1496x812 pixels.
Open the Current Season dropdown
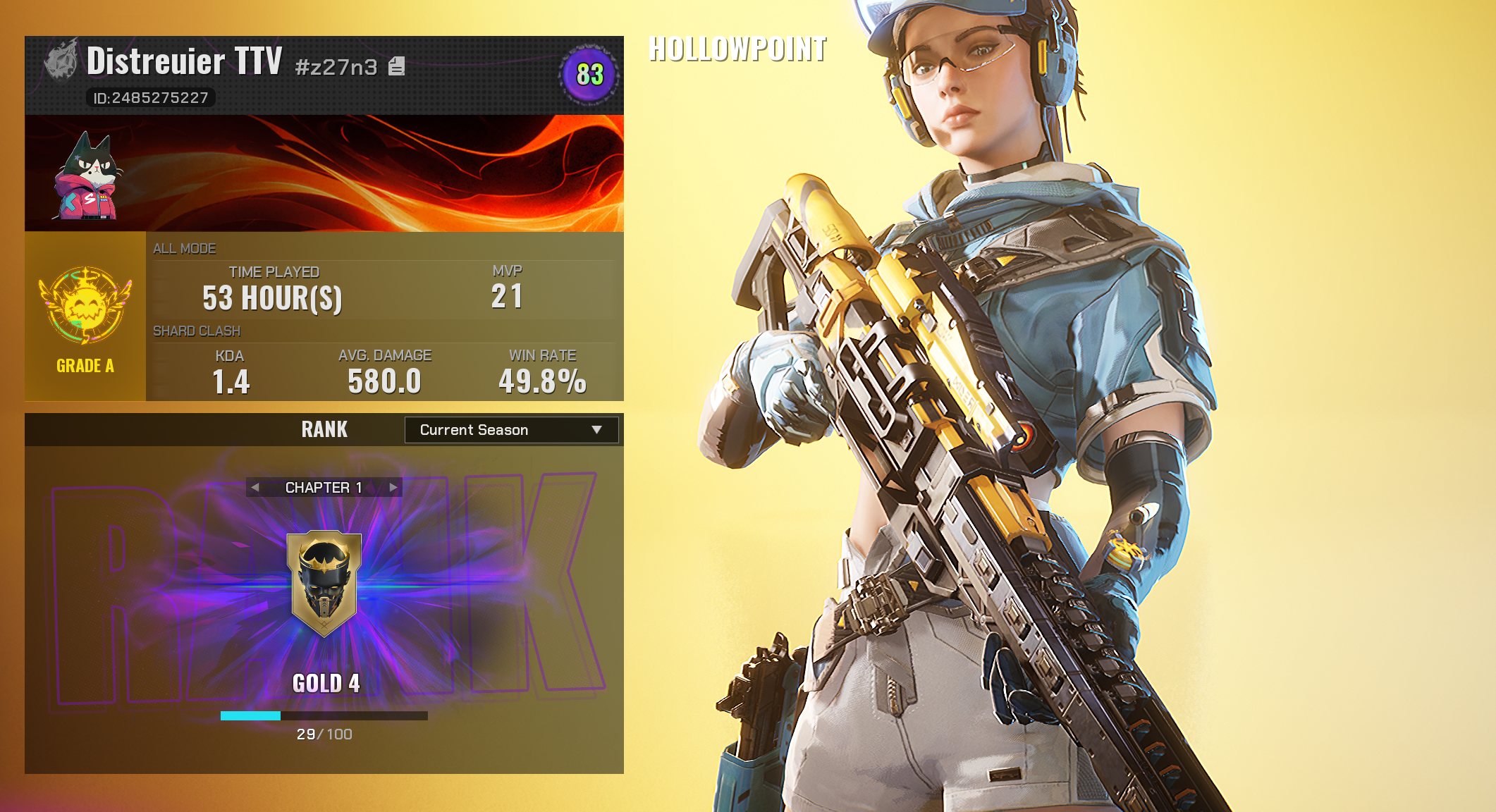click(x=511, y=430)
